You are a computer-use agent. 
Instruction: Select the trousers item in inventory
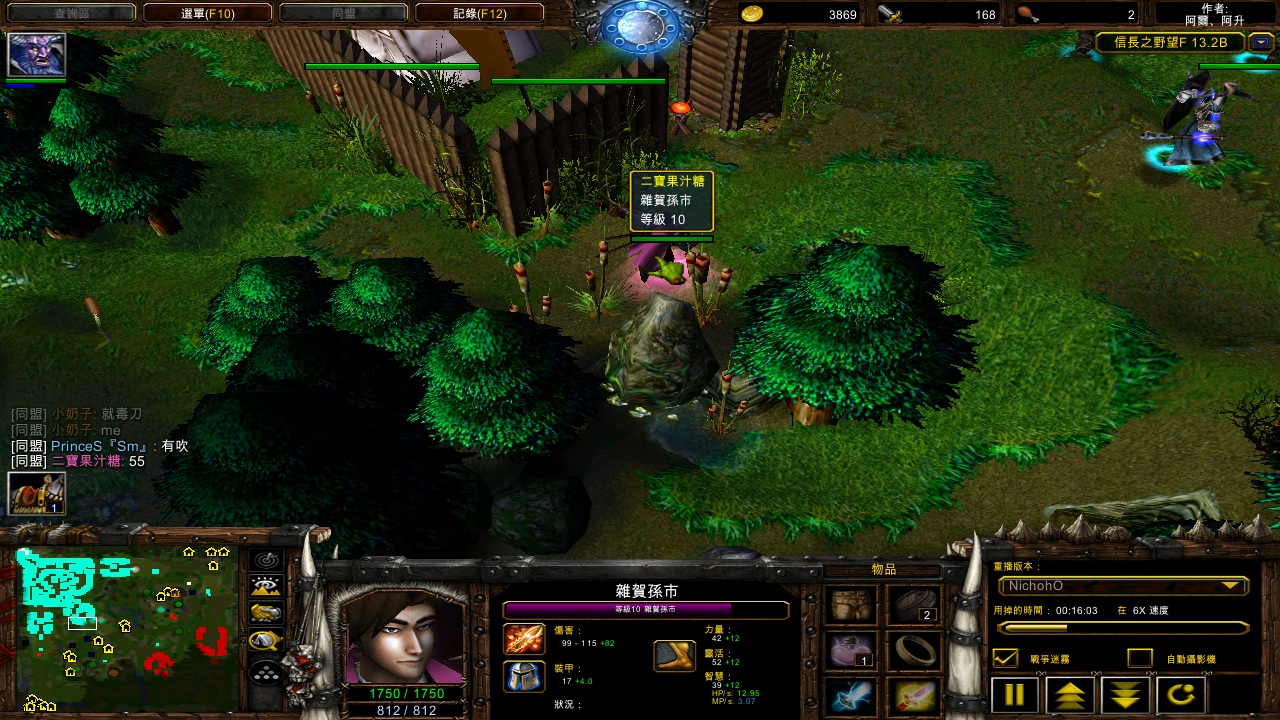tap(853, 605)
